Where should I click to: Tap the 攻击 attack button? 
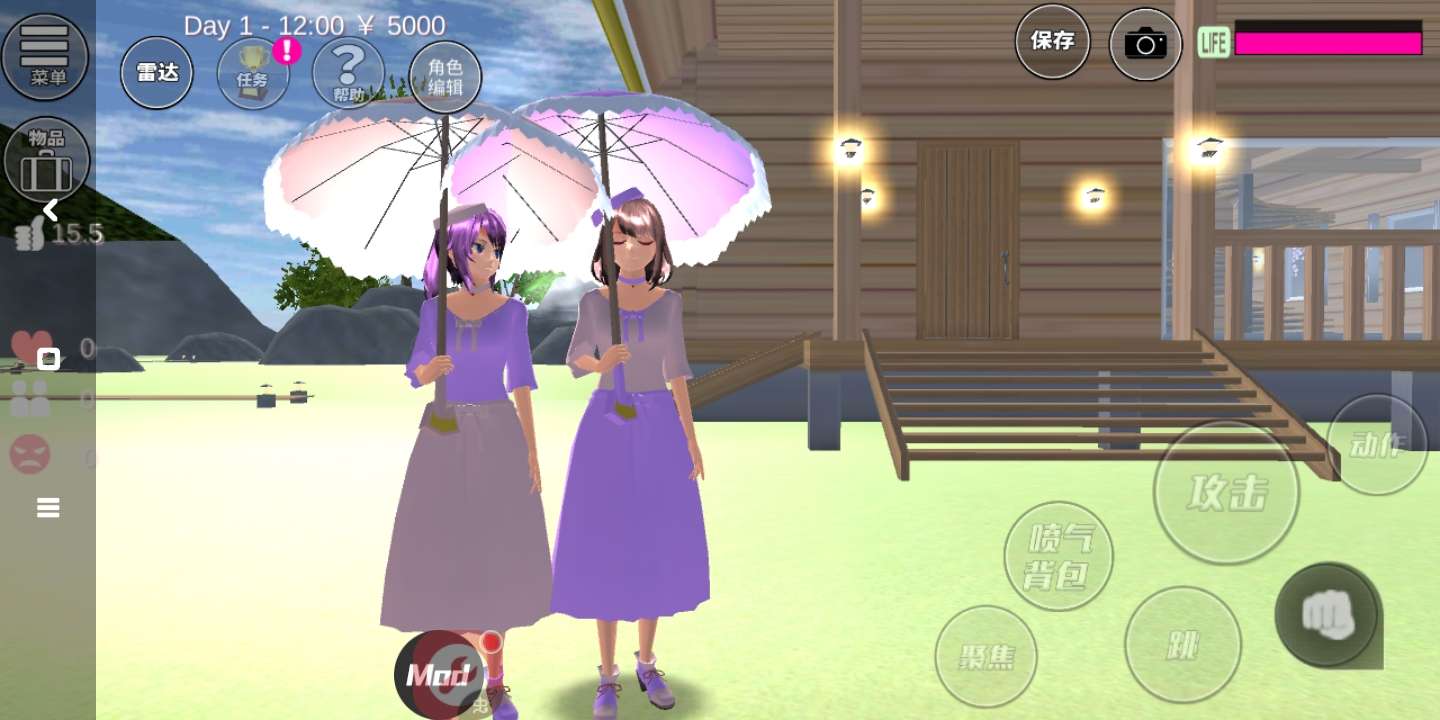1226,492
